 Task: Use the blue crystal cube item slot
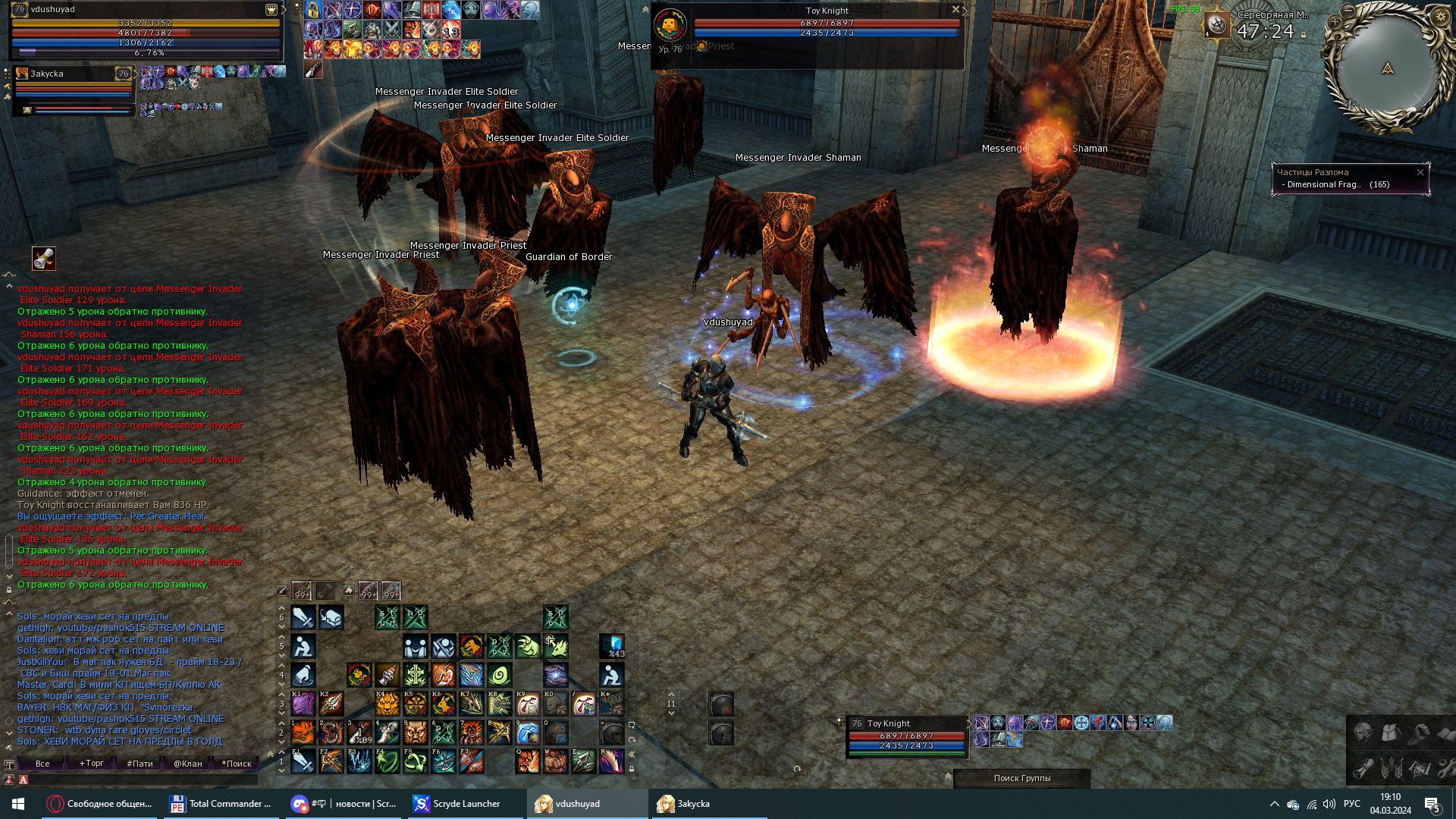click(612, 646)
